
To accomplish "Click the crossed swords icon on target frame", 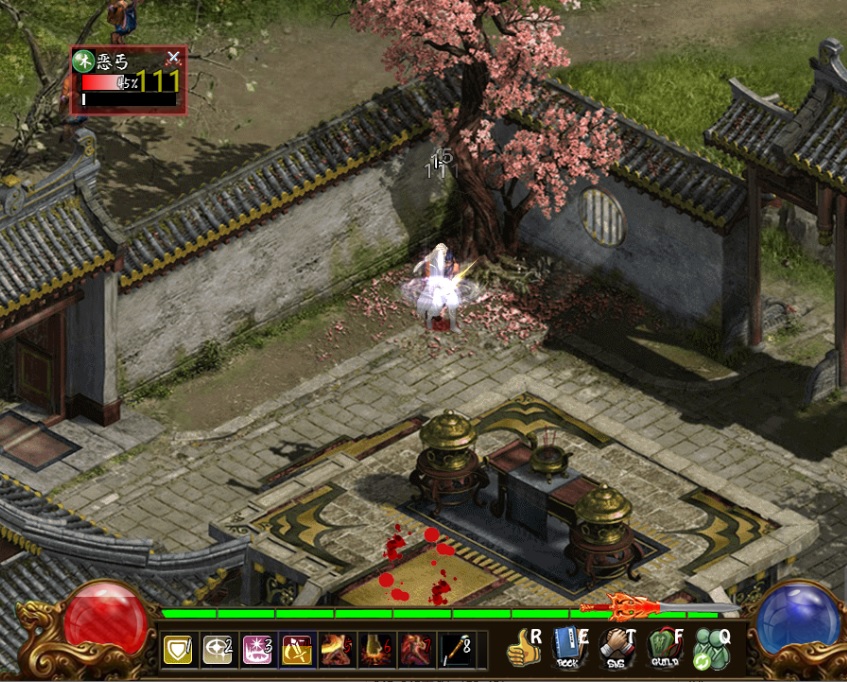I will coord(173,58).
